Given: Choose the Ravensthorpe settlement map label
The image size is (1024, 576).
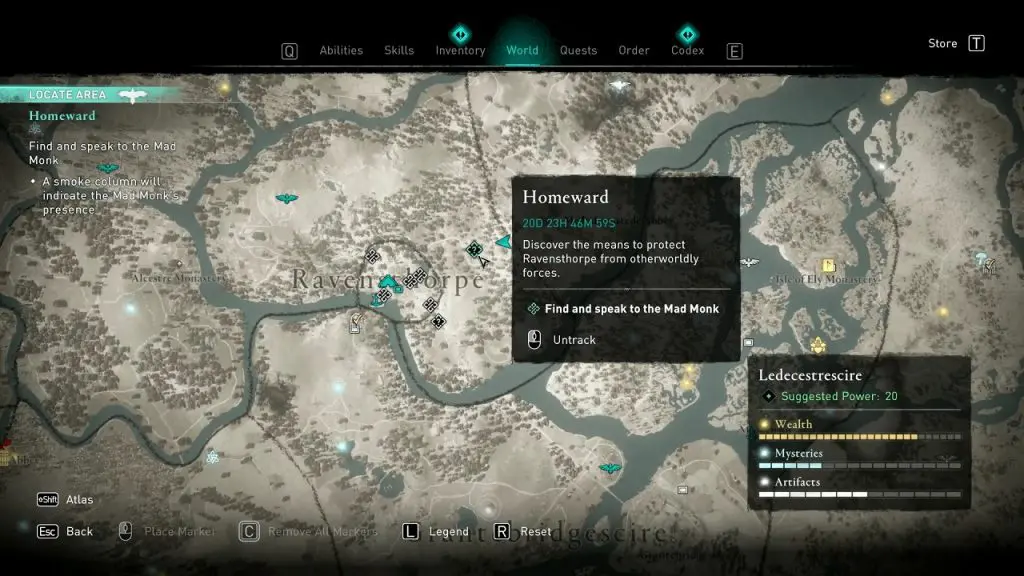Looking at the screenshot, I should click(x=388, y=281).
